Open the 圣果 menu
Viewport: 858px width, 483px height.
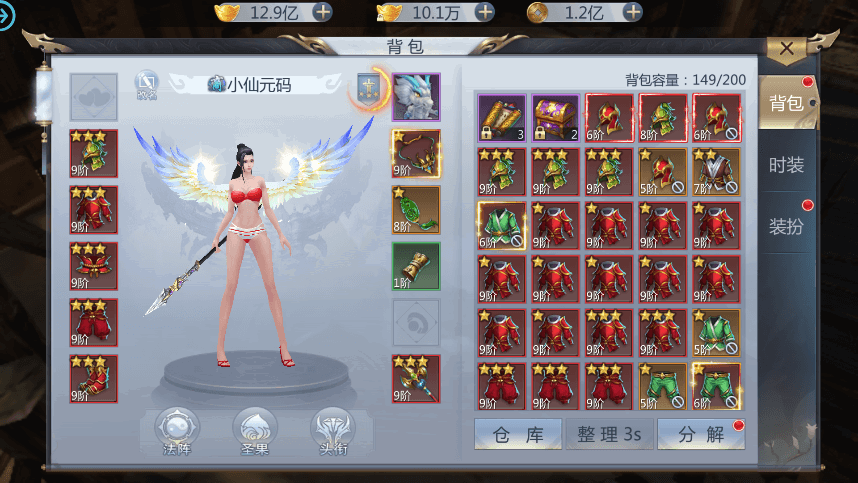255,430
